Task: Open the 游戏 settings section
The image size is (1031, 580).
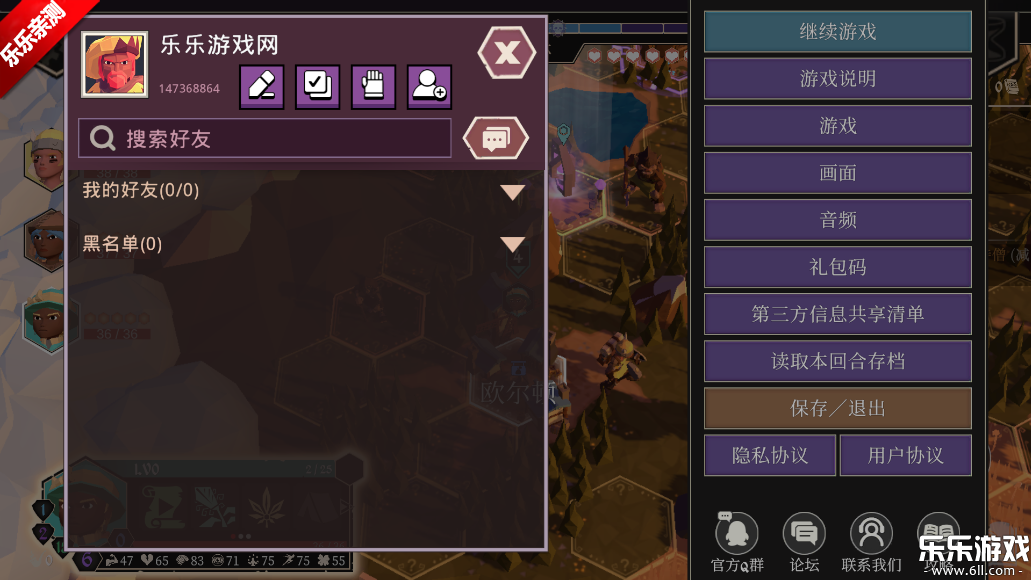Action: (838, 126)
